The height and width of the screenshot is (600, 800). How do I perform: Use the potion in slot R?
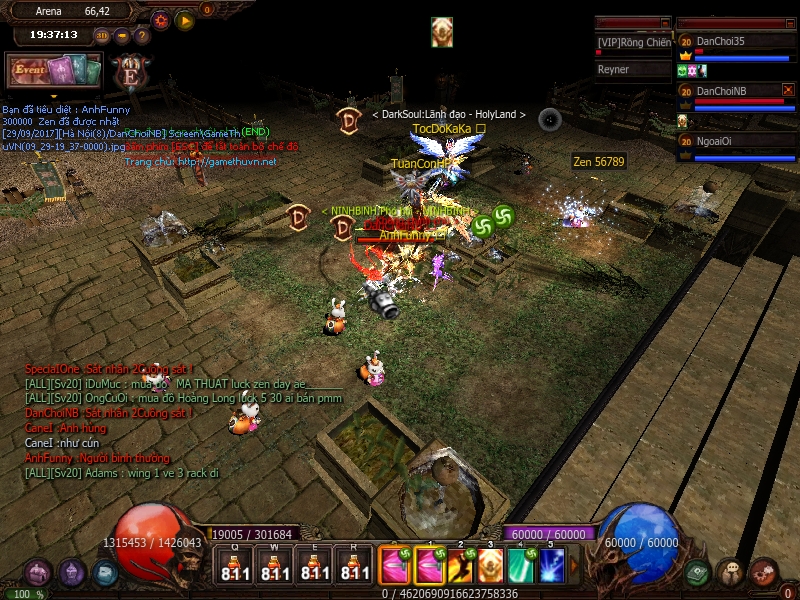point(352,565)
